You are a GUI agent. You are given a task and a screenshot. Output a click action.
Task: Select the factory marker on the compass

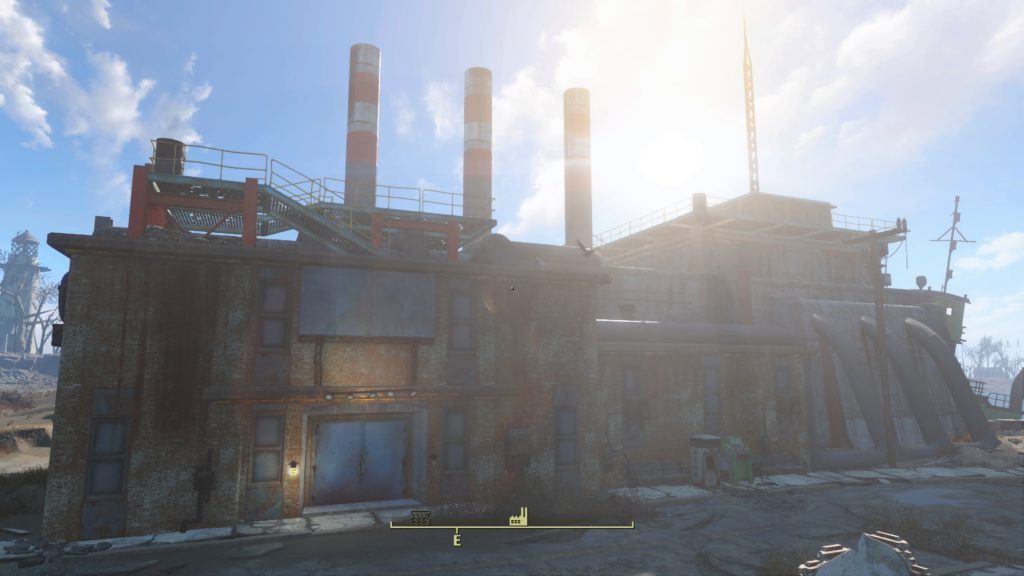coord(518,516)
